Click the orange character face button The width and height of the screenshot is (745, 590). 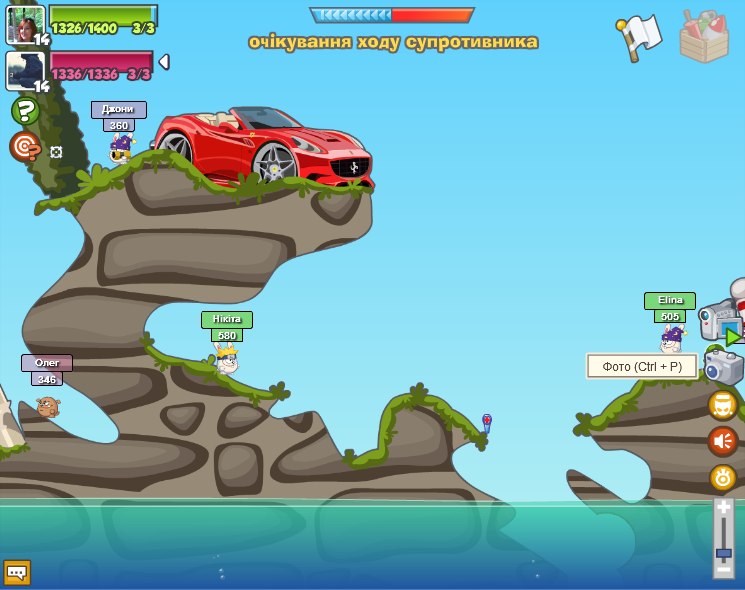723,405
